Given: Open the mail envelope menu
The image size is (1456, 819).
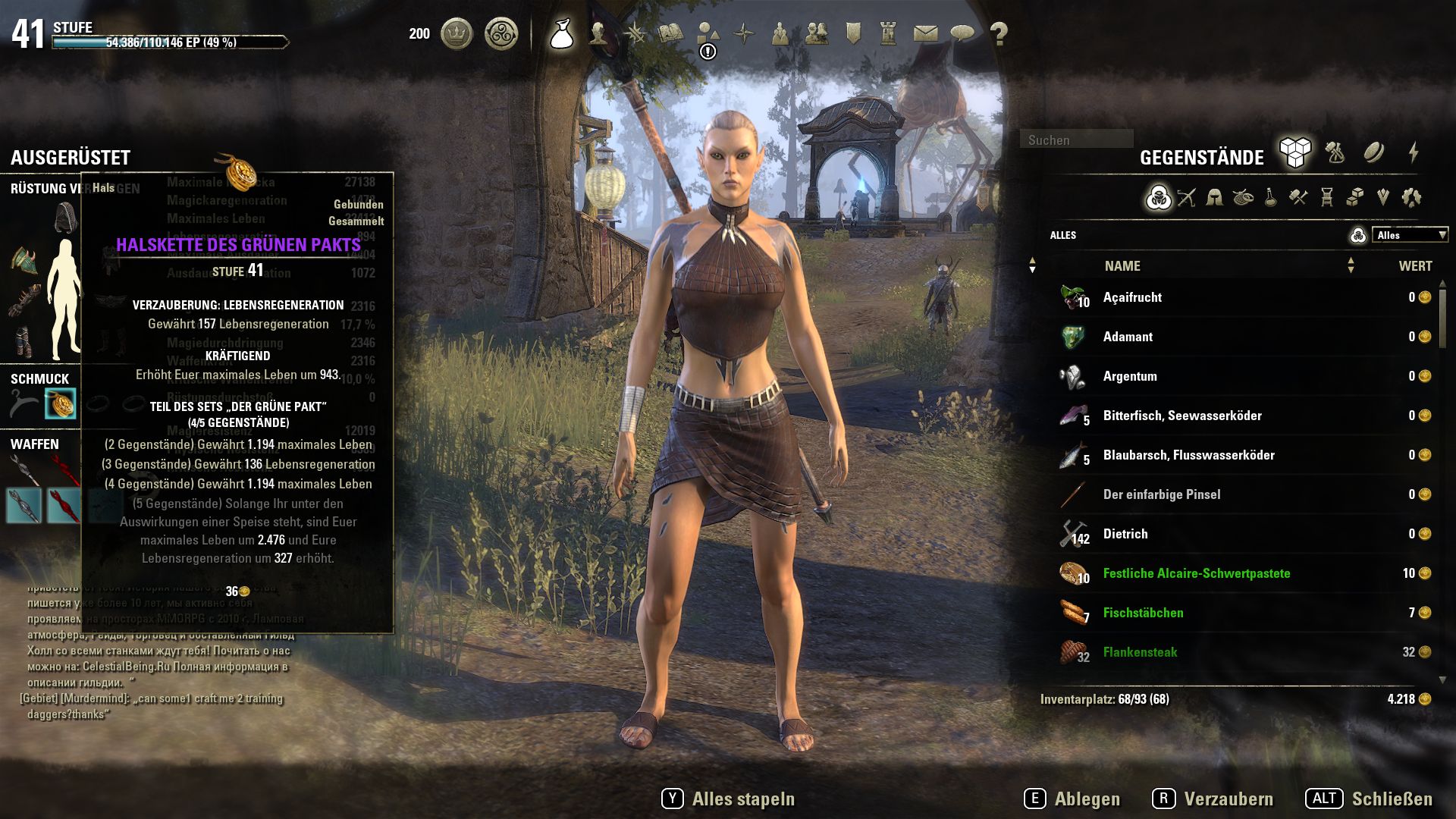Looking at the screenshot, I should 925,33.
